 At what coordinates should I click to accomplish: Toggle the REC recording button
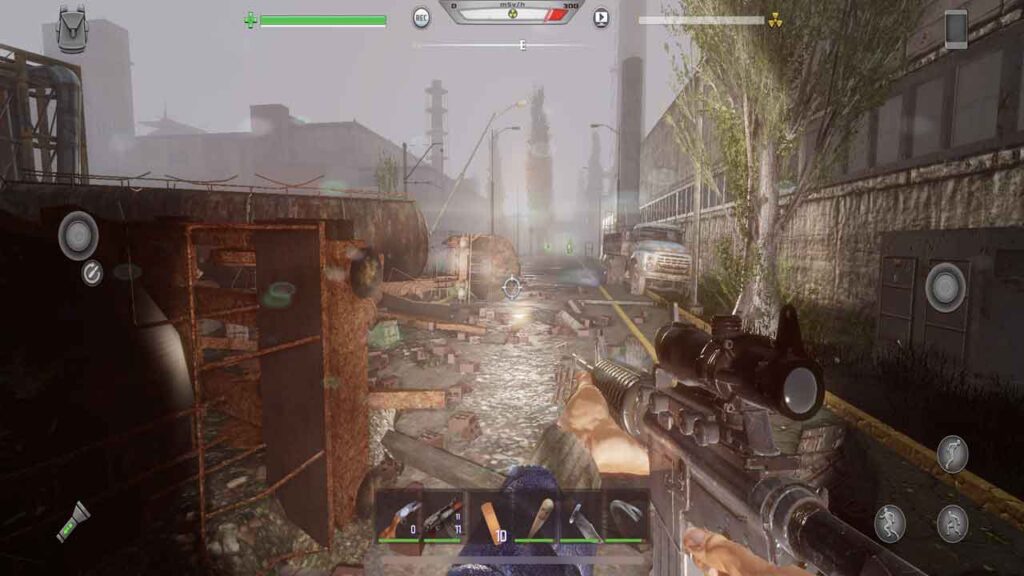tap(422, 17)
